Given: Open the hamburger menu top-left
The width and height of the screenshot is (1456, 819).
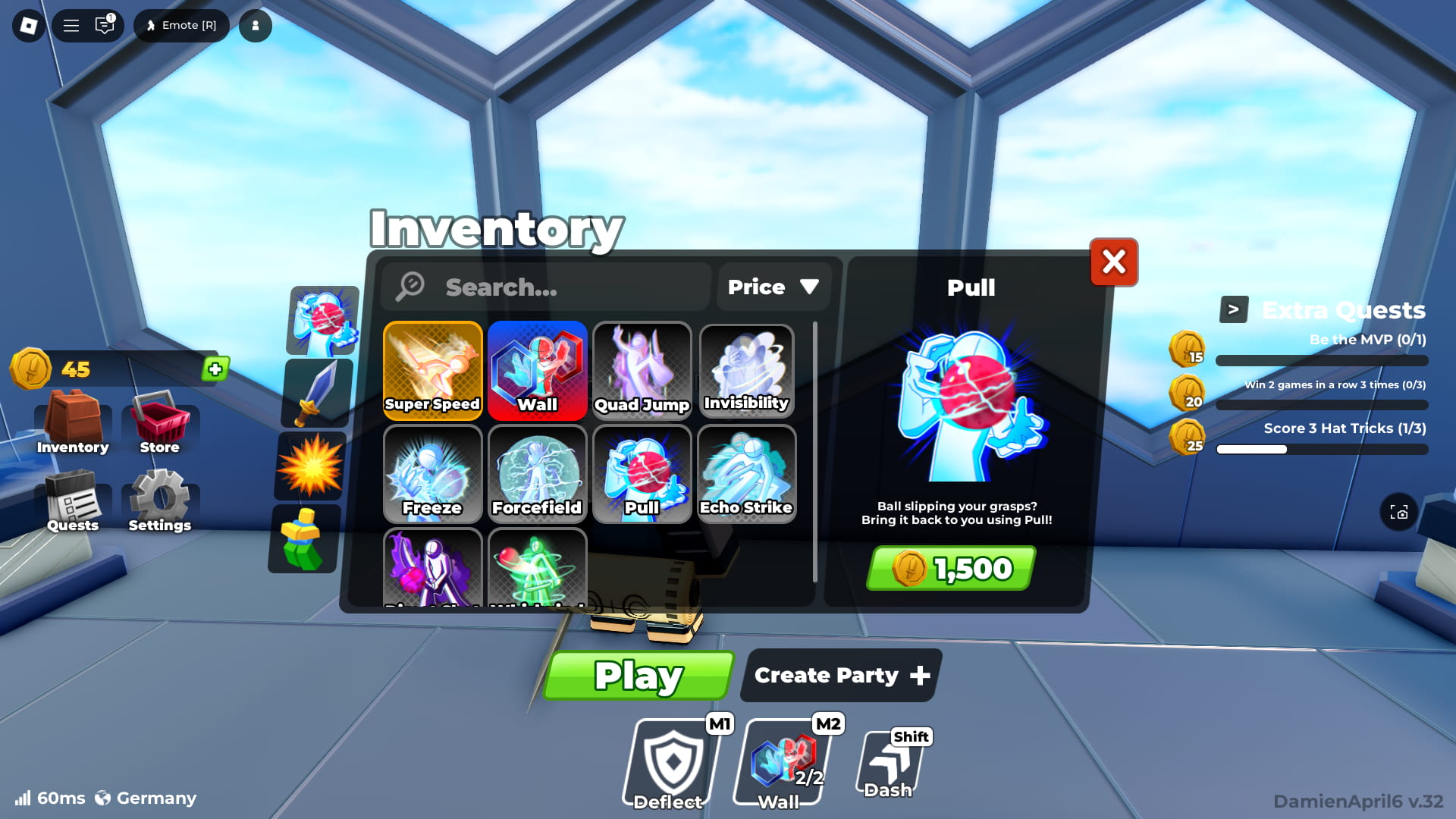Looking at the screenshot, I should coord(71,25).
